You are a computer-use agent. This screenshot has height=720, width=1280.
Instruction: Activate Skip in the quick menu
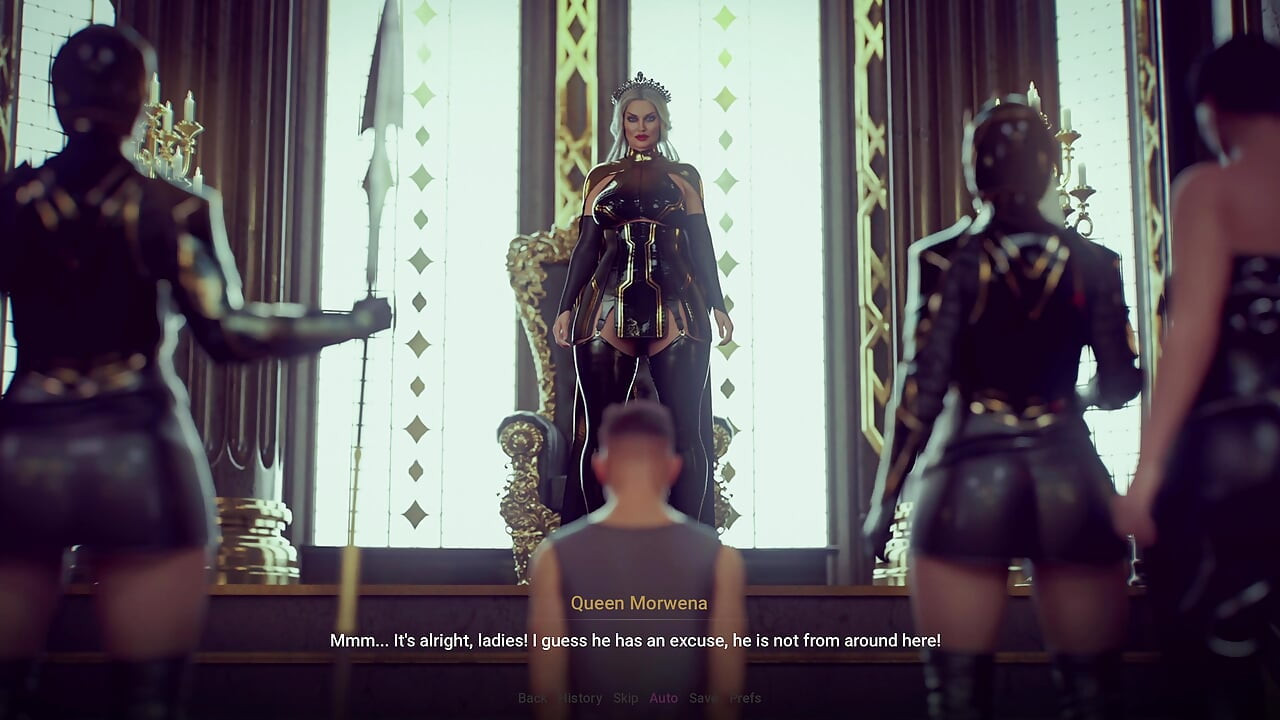[625, 698]
